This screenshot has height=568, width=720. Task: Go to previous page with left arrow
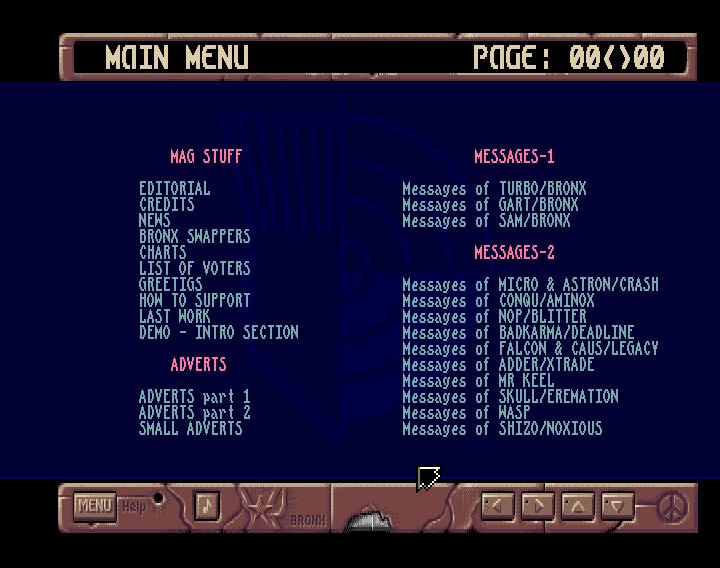(497, 505)
